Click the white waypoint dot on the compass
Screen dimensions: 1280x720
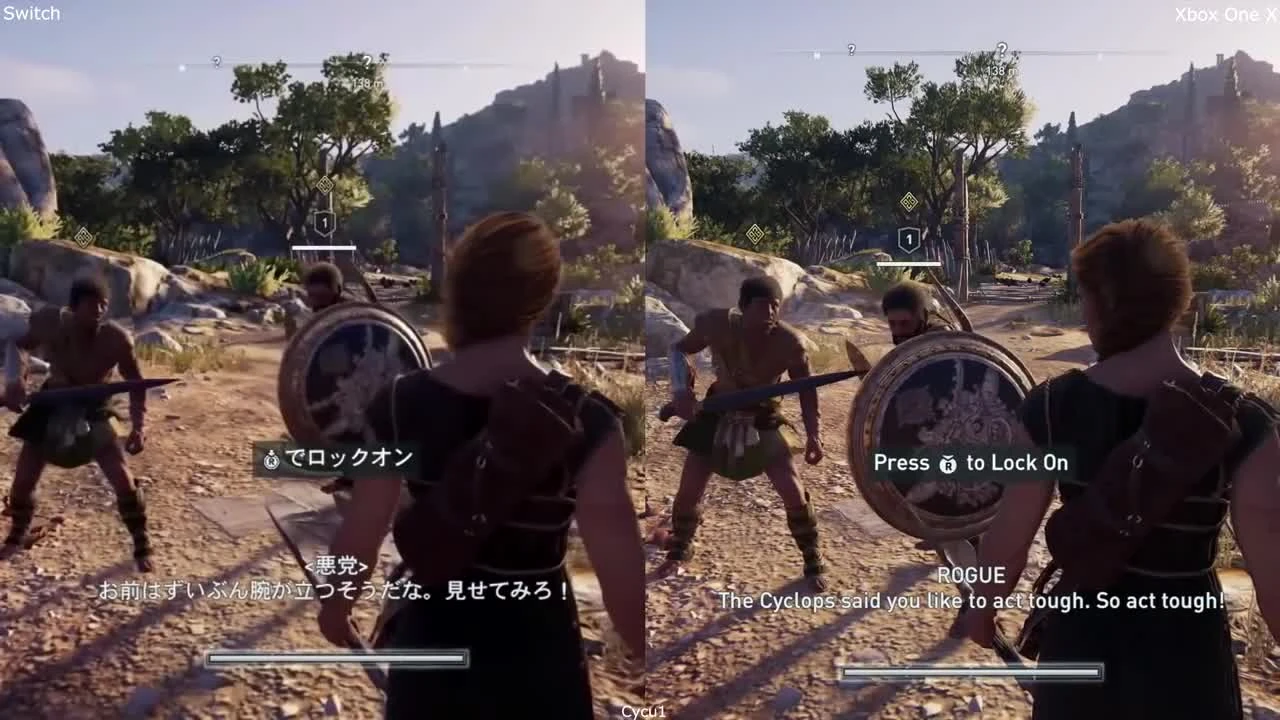pos(182,67)
